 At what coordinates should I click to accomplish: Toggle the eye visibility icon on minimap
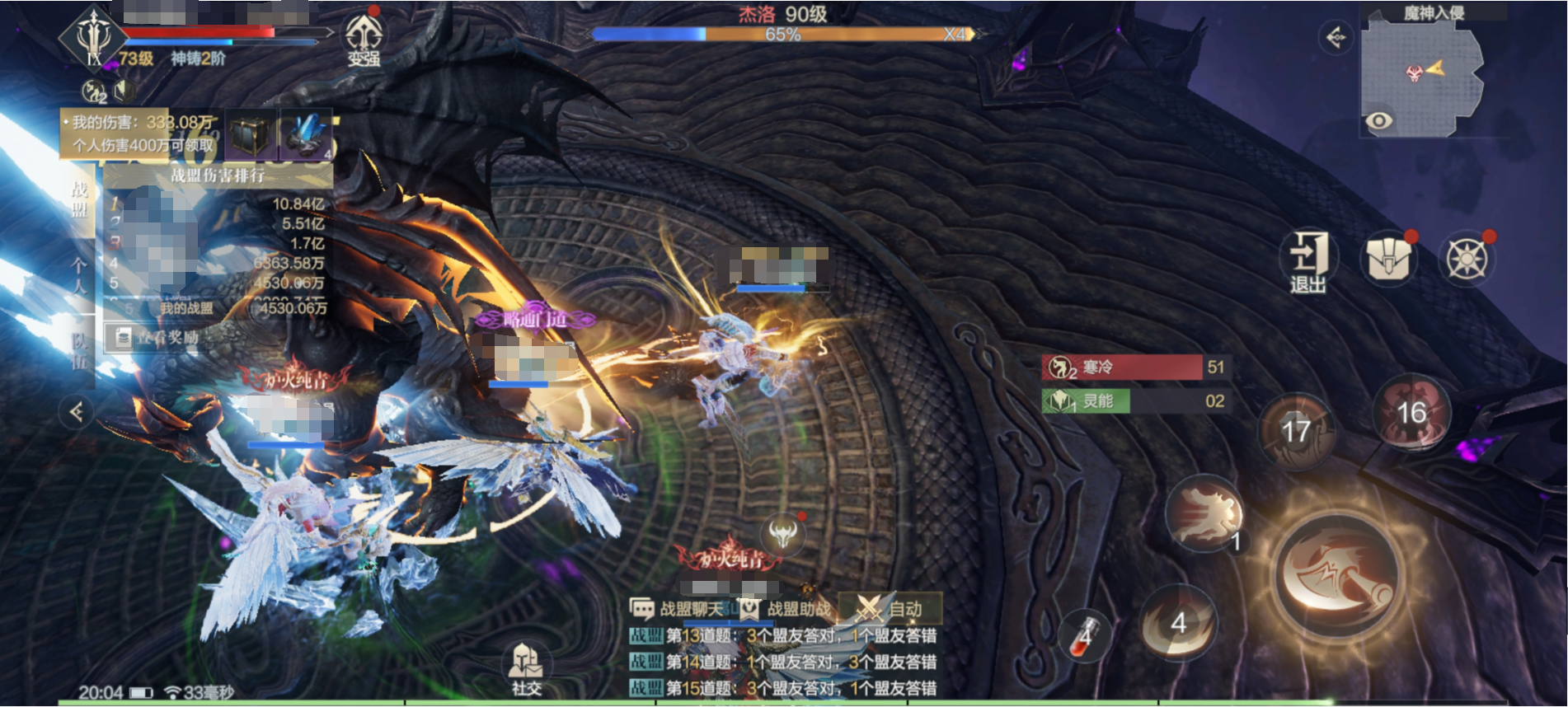coord(1378,122)
